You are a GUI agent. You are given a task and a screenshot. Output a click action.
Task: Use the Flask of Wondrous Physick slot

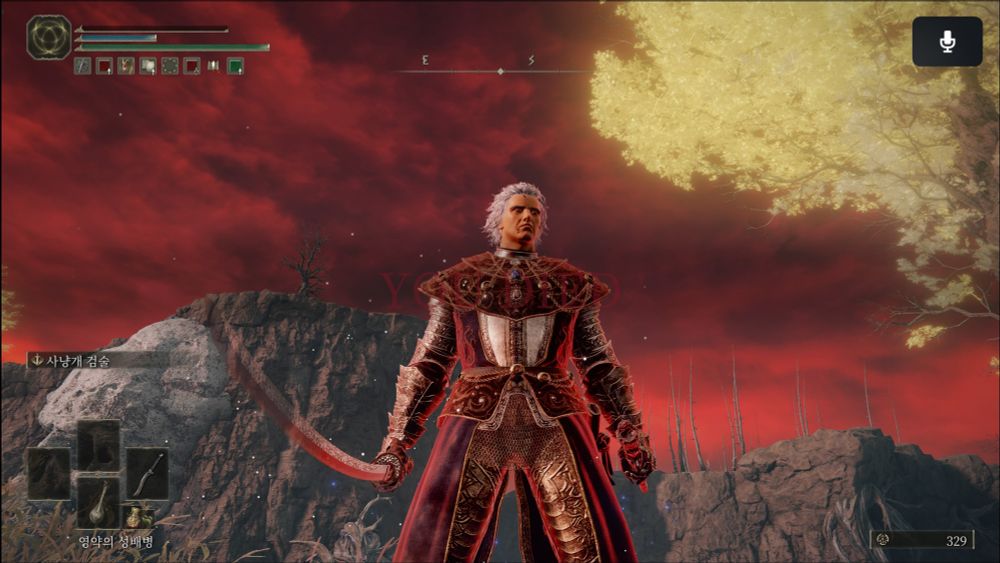(x=98, y=502)
